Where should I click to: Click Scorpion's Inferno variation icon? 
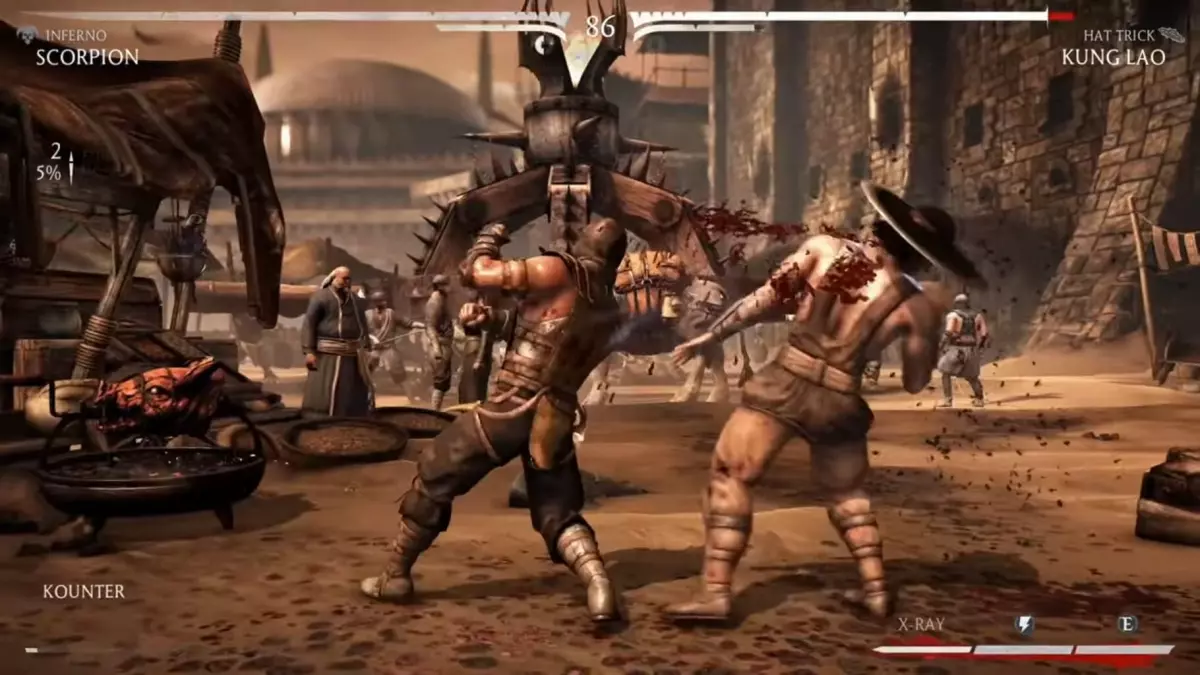27,35
